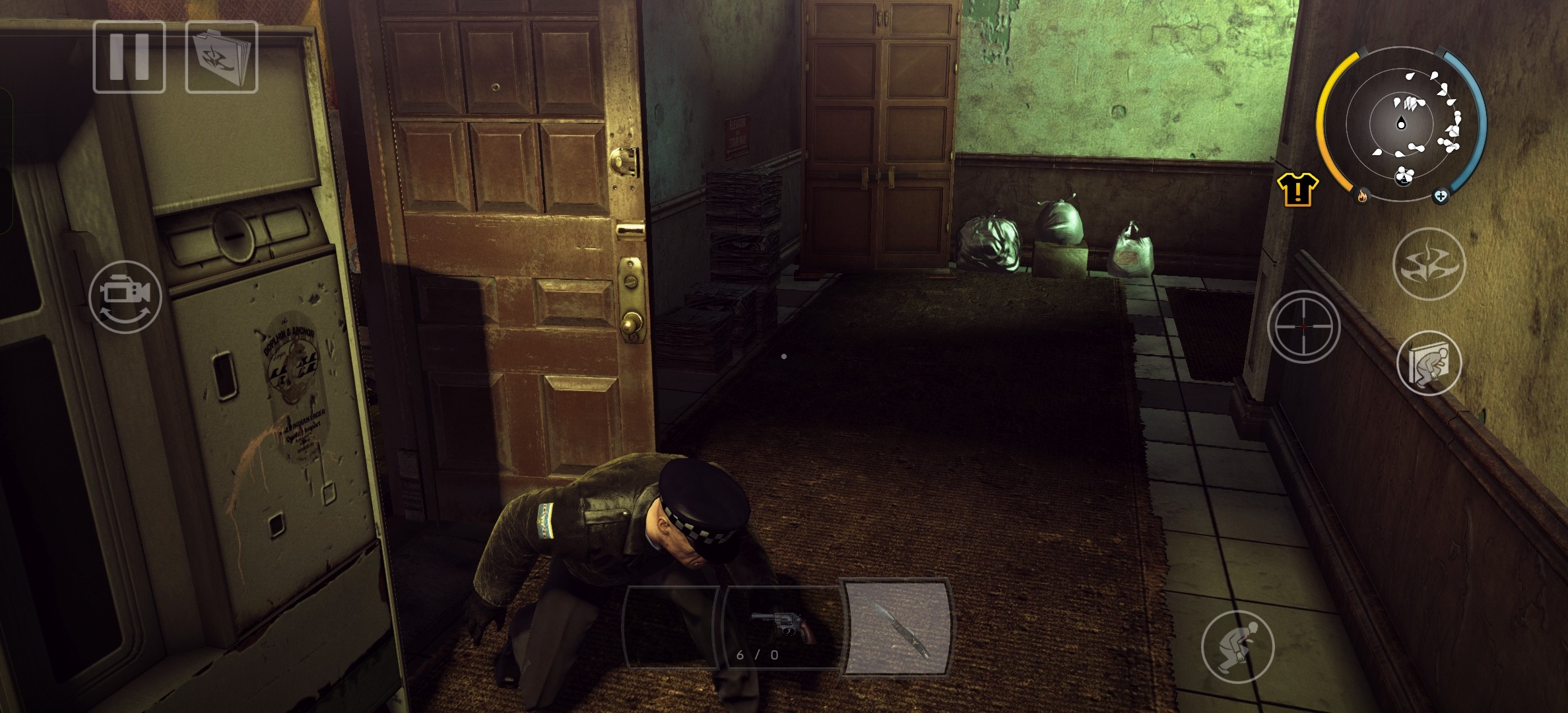Tap the yellow disguise warning shirt icon

click(x=1297, y=190)
